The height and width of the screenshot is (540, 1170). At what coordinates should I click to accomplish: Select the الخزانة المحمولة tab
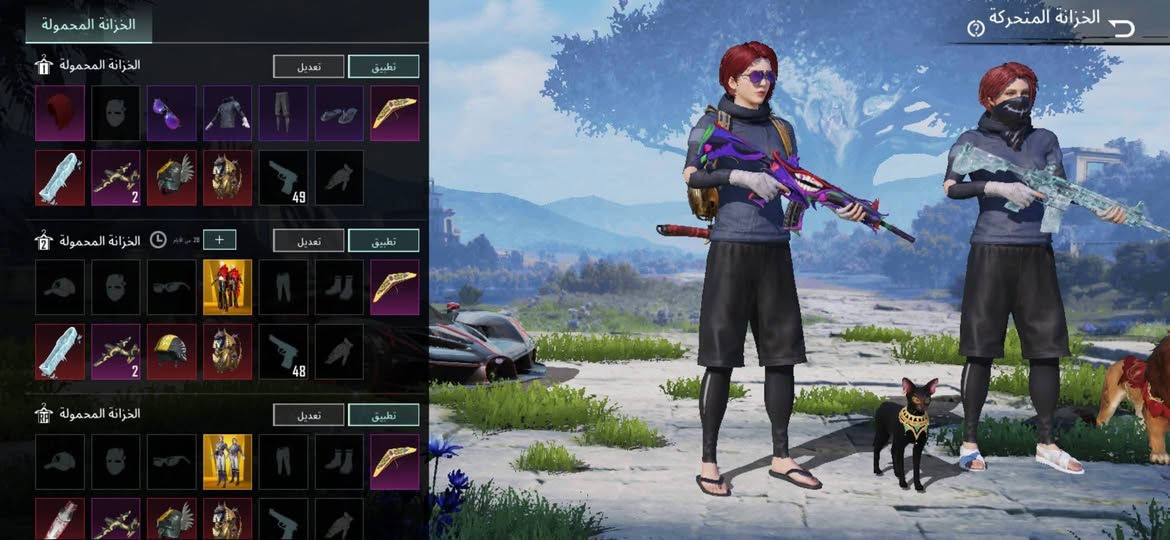coord(89,24)
